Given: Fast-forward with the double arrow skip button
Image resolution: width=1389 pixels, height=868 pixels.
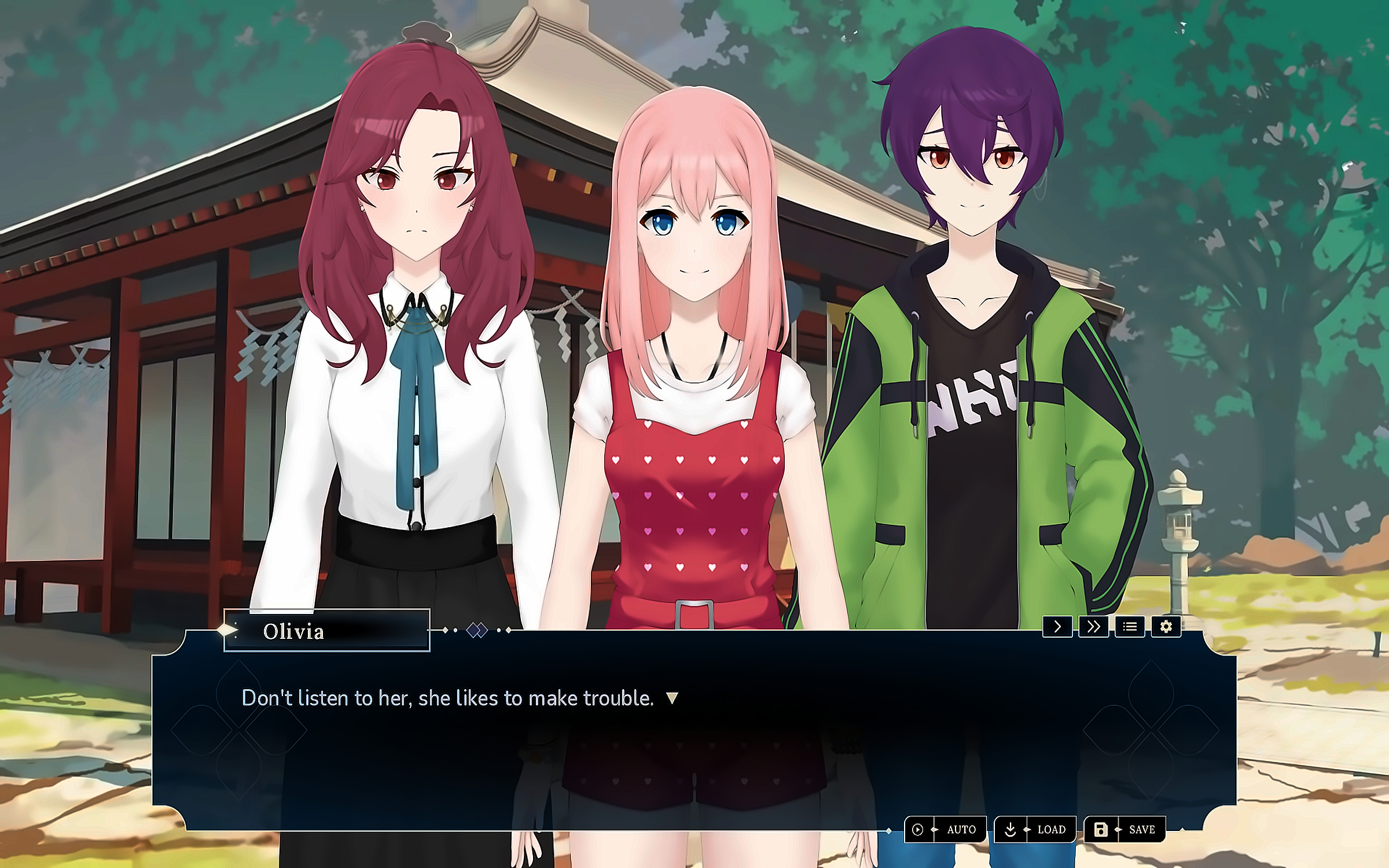Looking at the screenshot, I should [x=1093, y=627].
